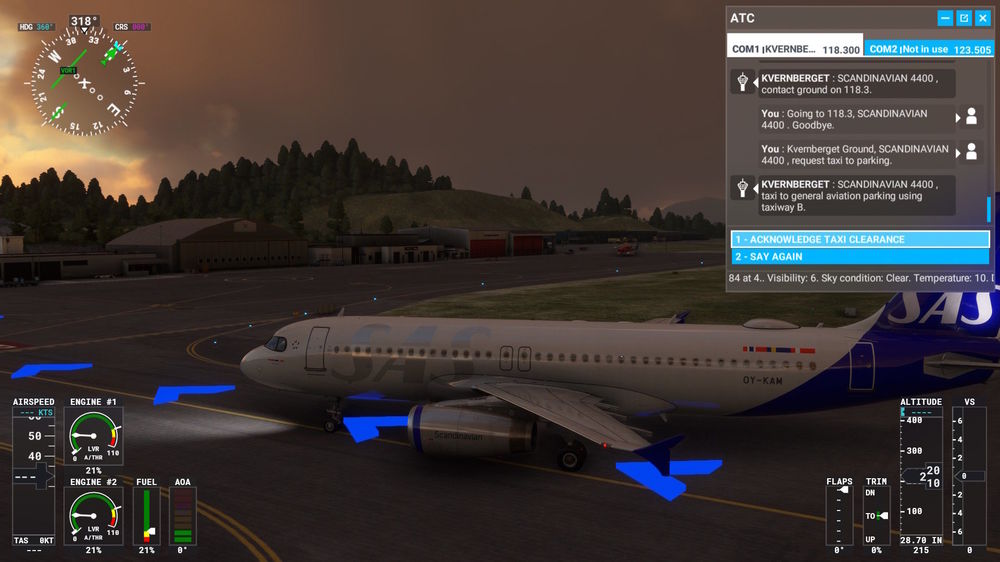Click the ATC message log scrollbar

[988, 209]
